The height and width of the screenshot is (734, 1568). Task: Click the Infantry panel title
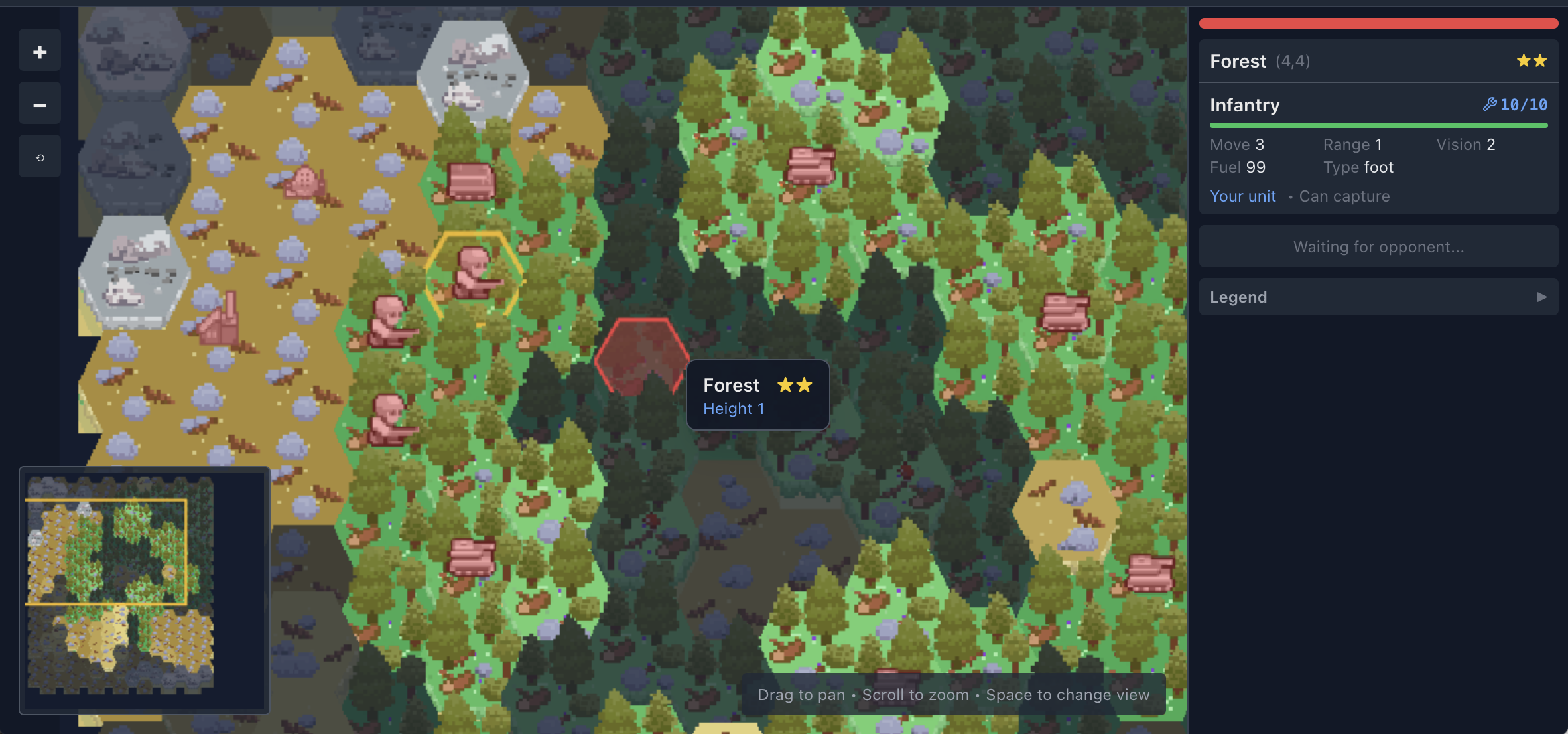pos(1244,105)
